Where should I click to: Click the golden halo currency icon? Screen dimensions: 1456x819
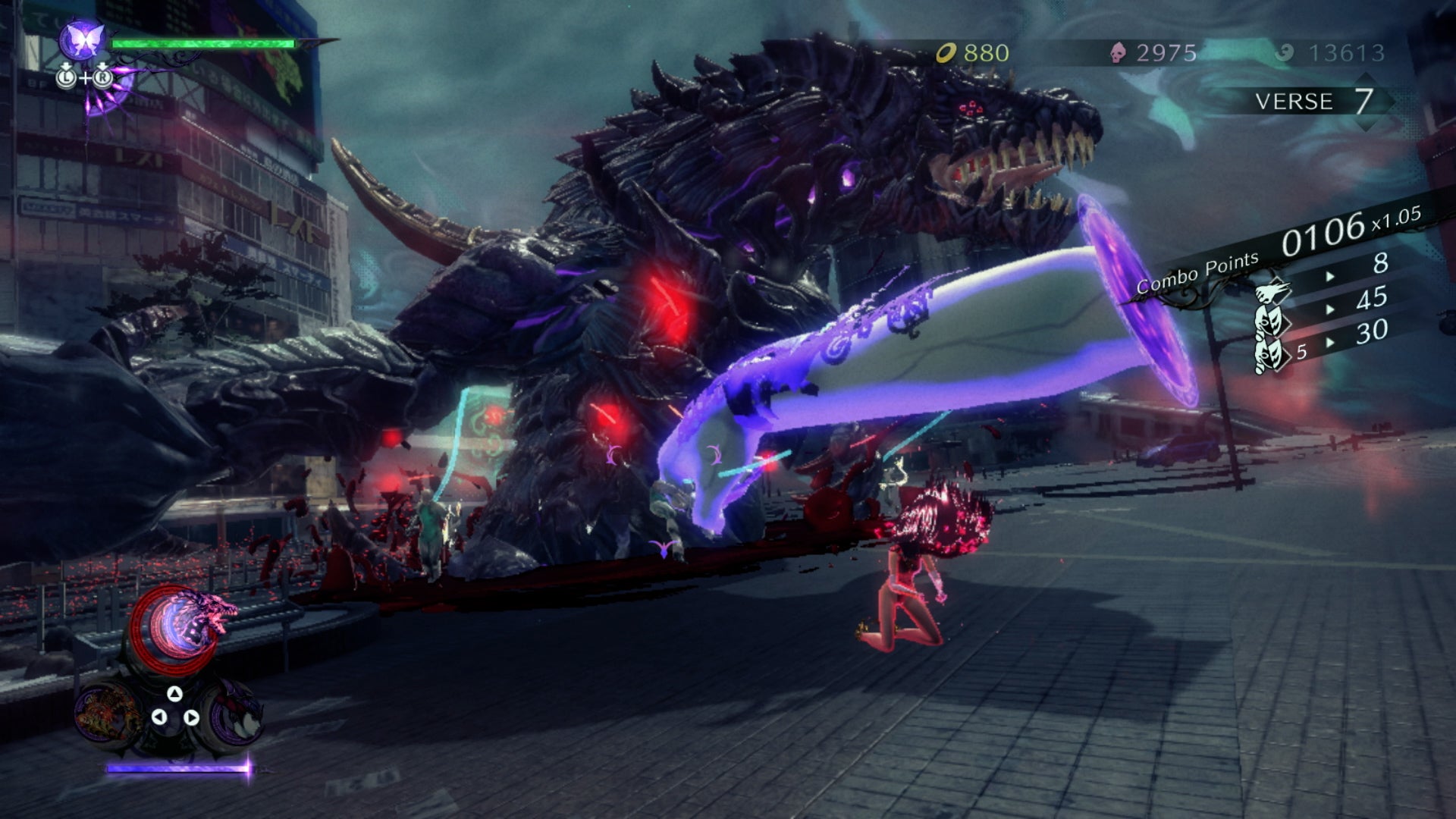tap(946, 52)
